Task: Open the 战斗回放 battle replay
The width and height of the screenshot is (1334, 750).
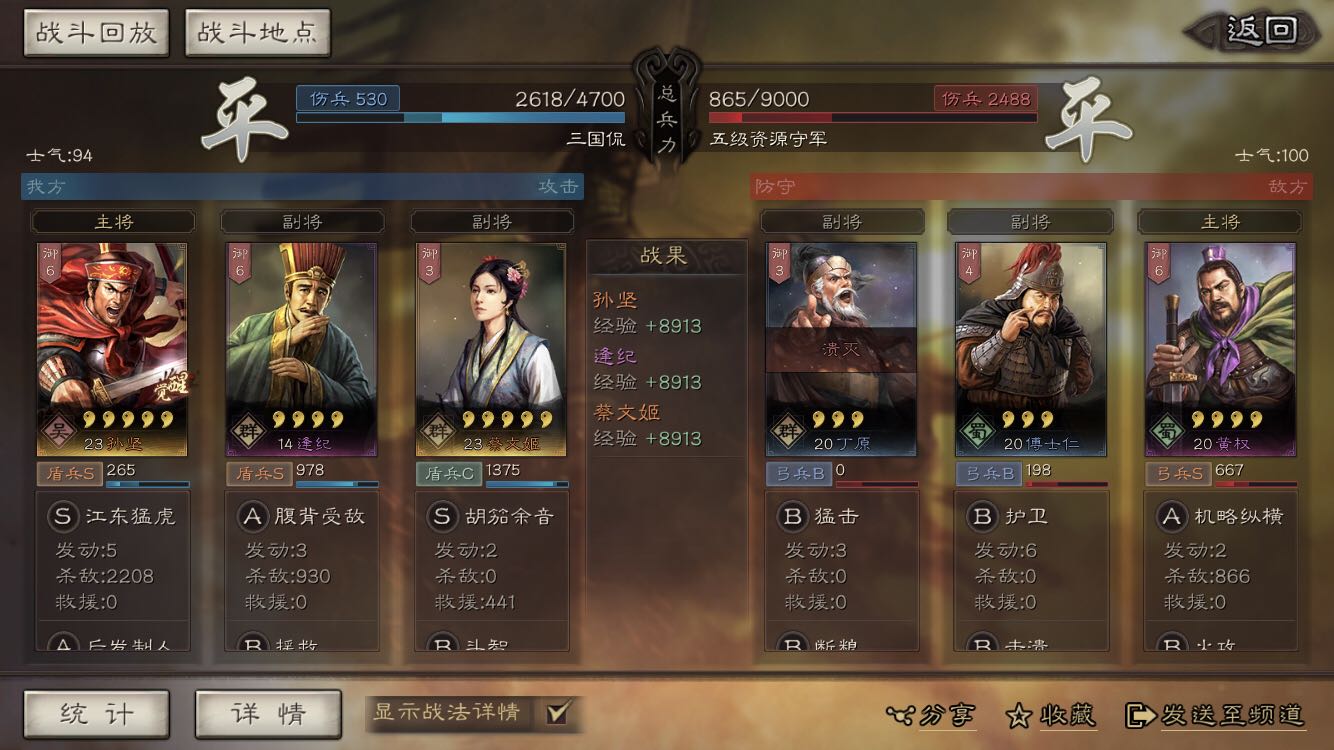Action: (96, 33)
